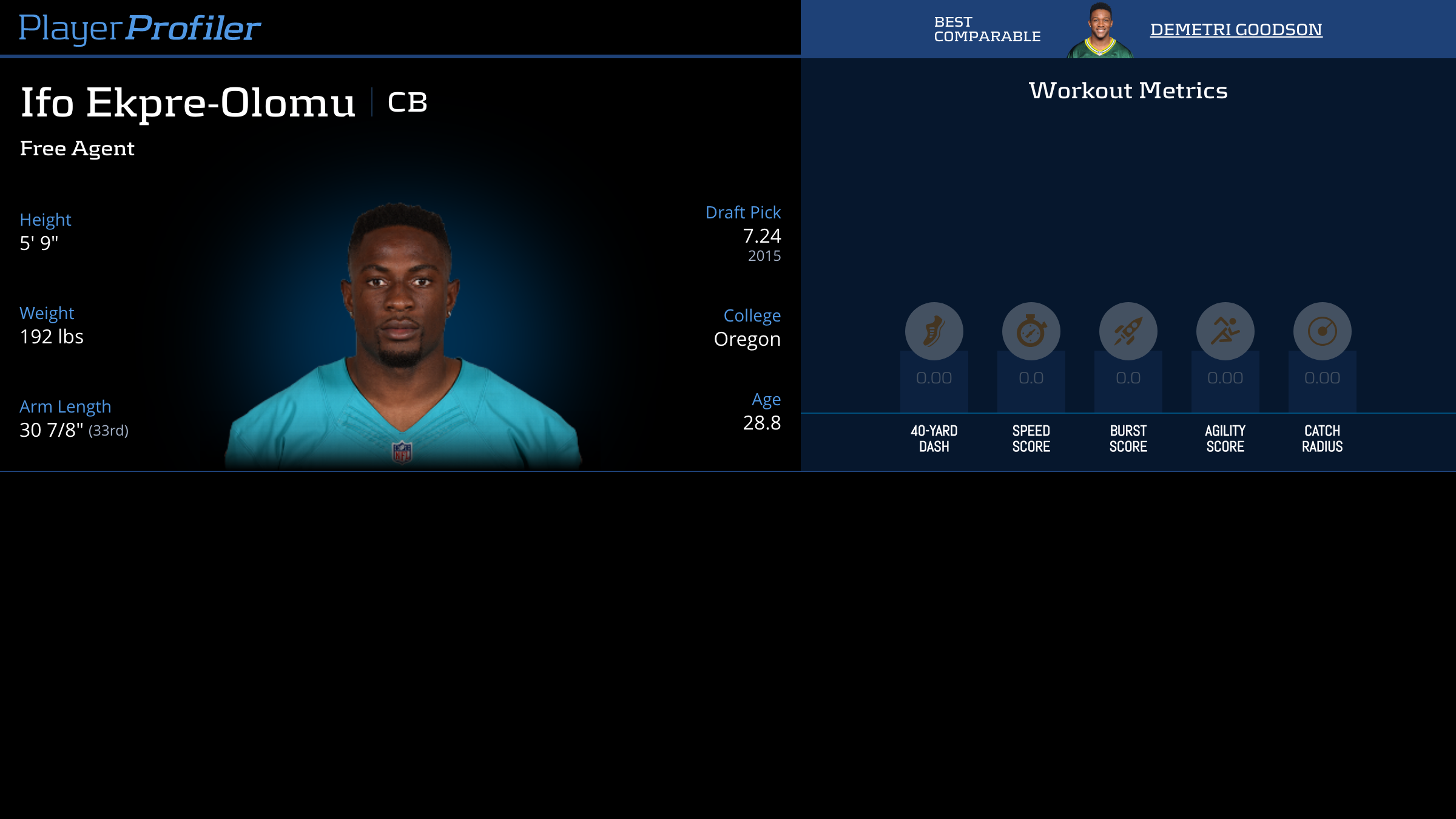1456x819 pixels.
Task: Select the Agility Score runner icon
Action: [1225, 331]
